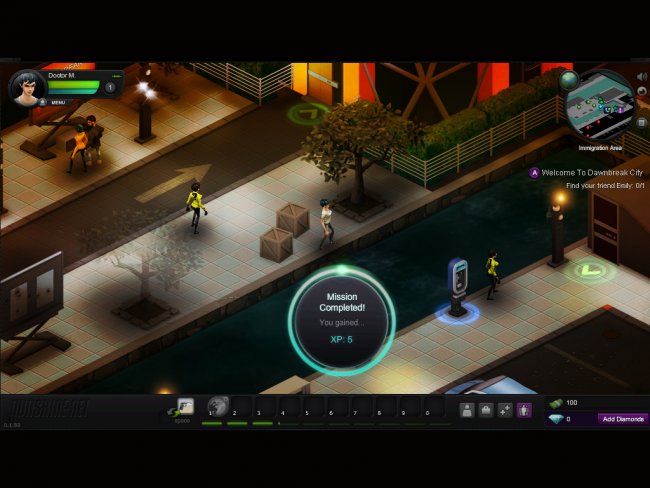Screen dimensions: 650x488
Task: Click the highlighted purple figure icon
Action: click(523, 409)
